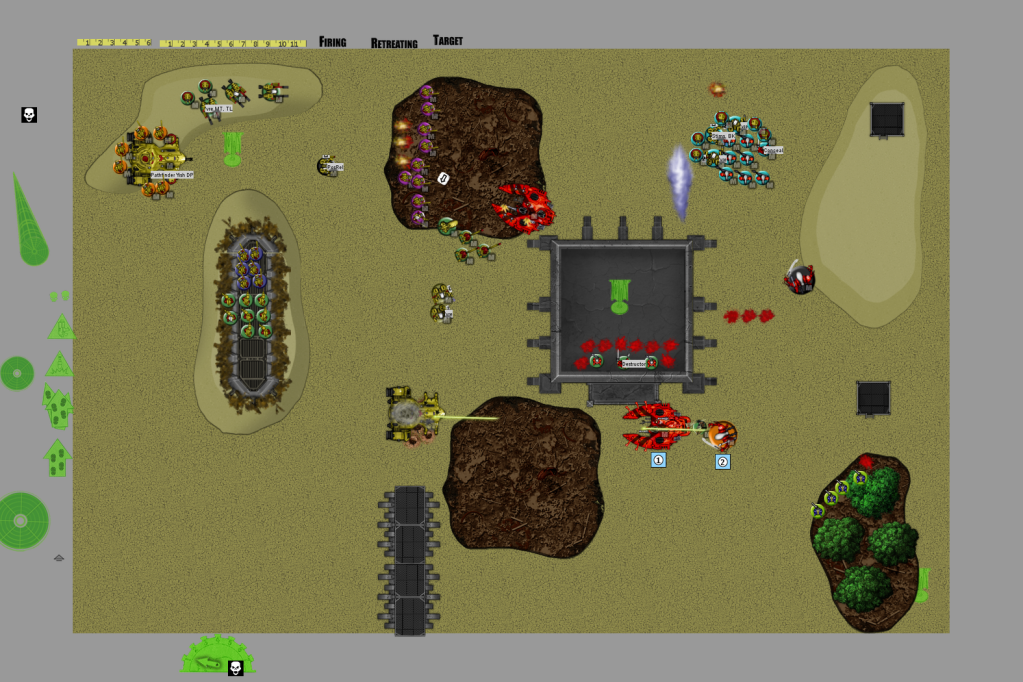
Task: Select the Target status label
Action: (x=448, y=41)
